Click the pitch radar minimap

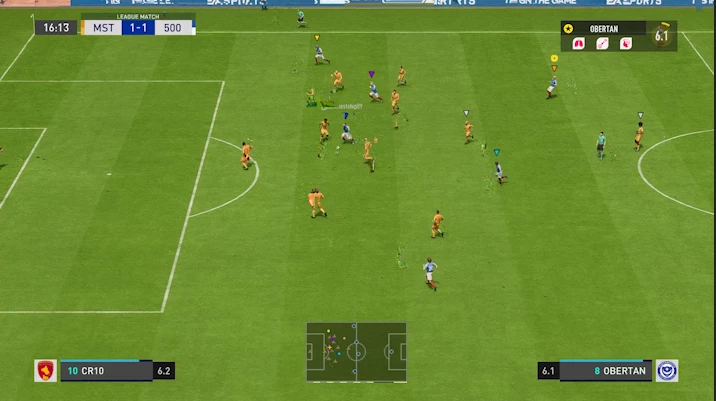point(356,351)
